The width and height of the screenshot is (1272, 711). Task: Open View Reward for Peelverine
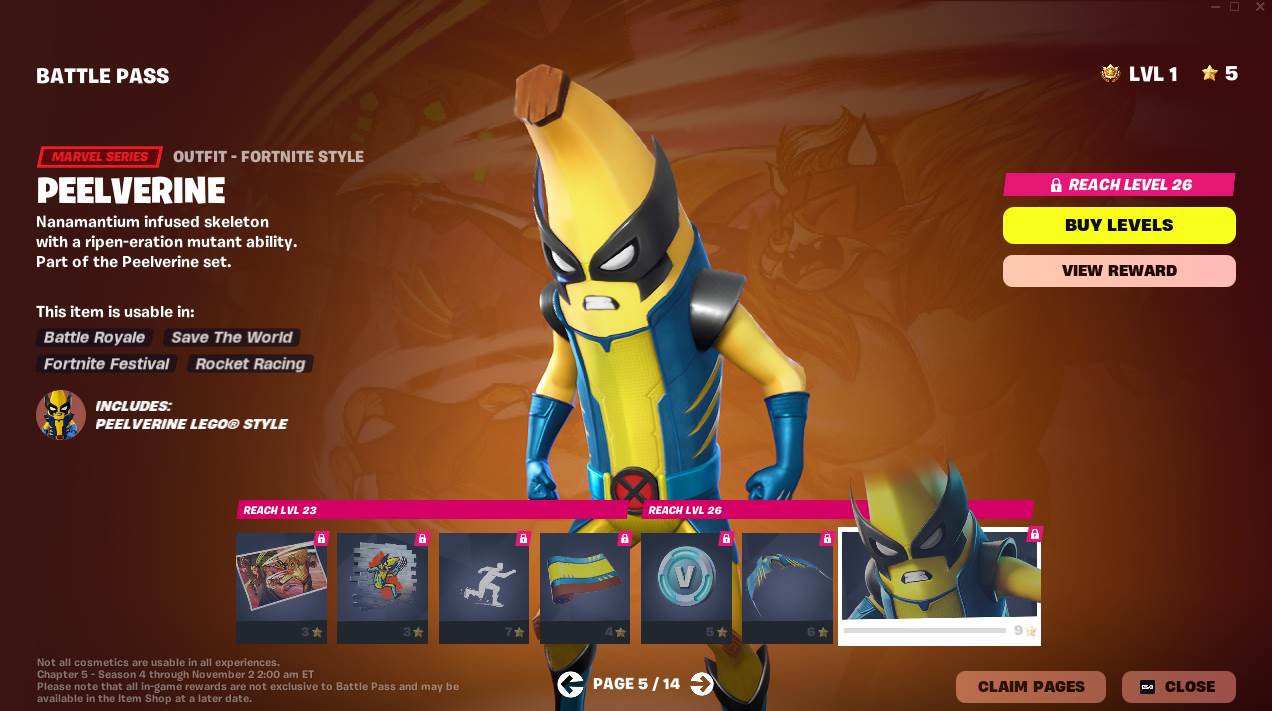coord(1119,271)
